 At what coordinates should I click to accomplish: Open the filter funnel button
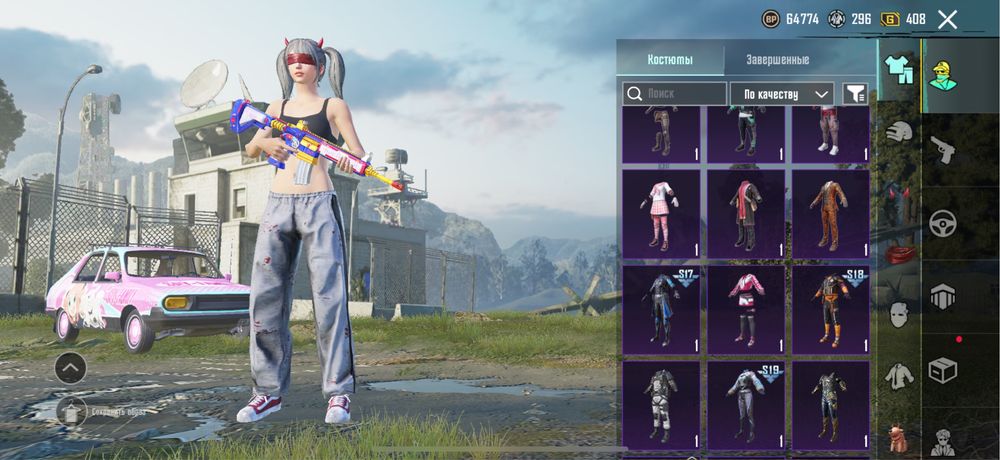[x=855, y=94]
